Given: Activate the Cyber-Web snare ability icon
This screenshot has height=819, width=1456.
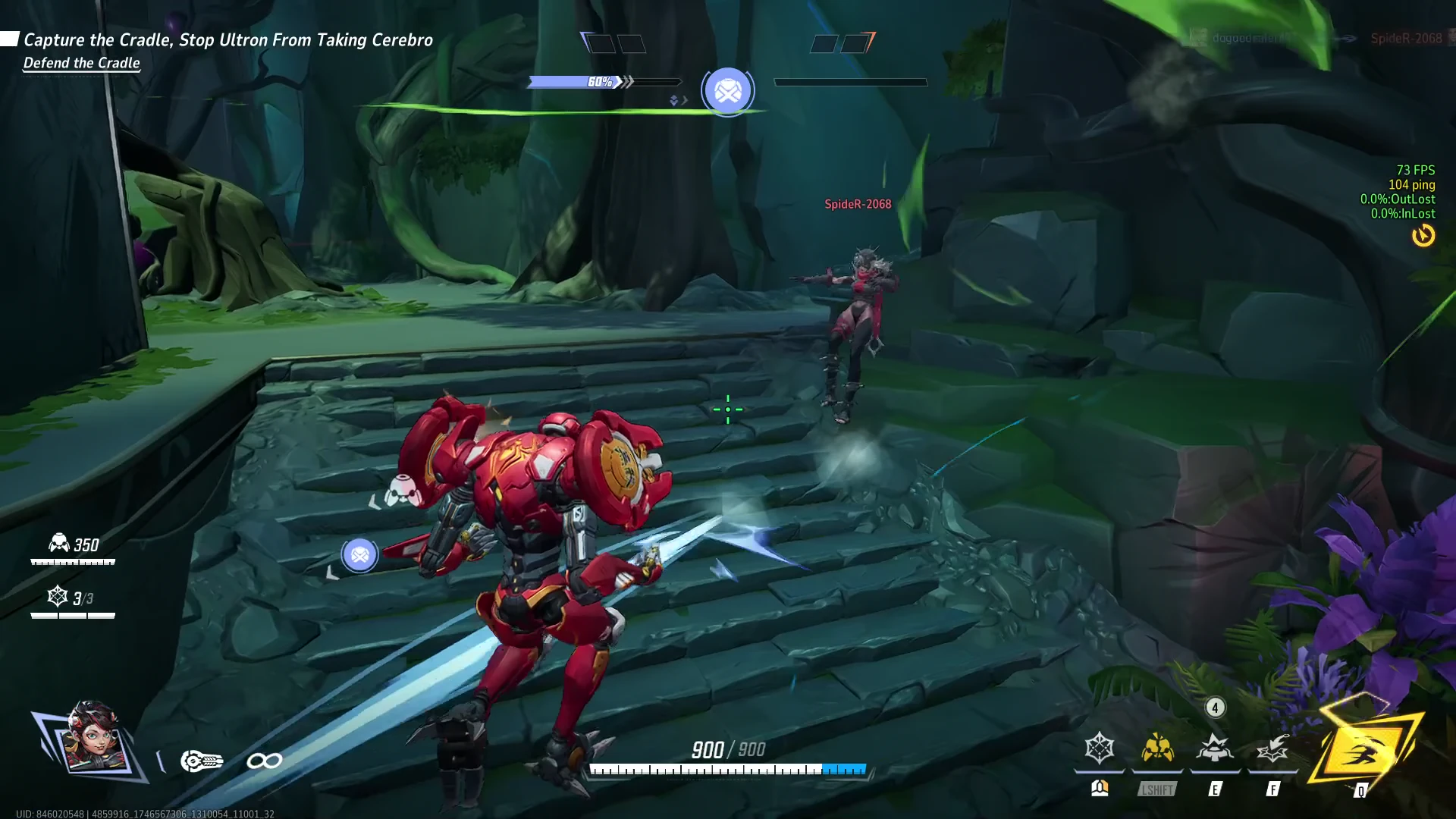Looking at the screenshot, I should [x=1099, y=748].
